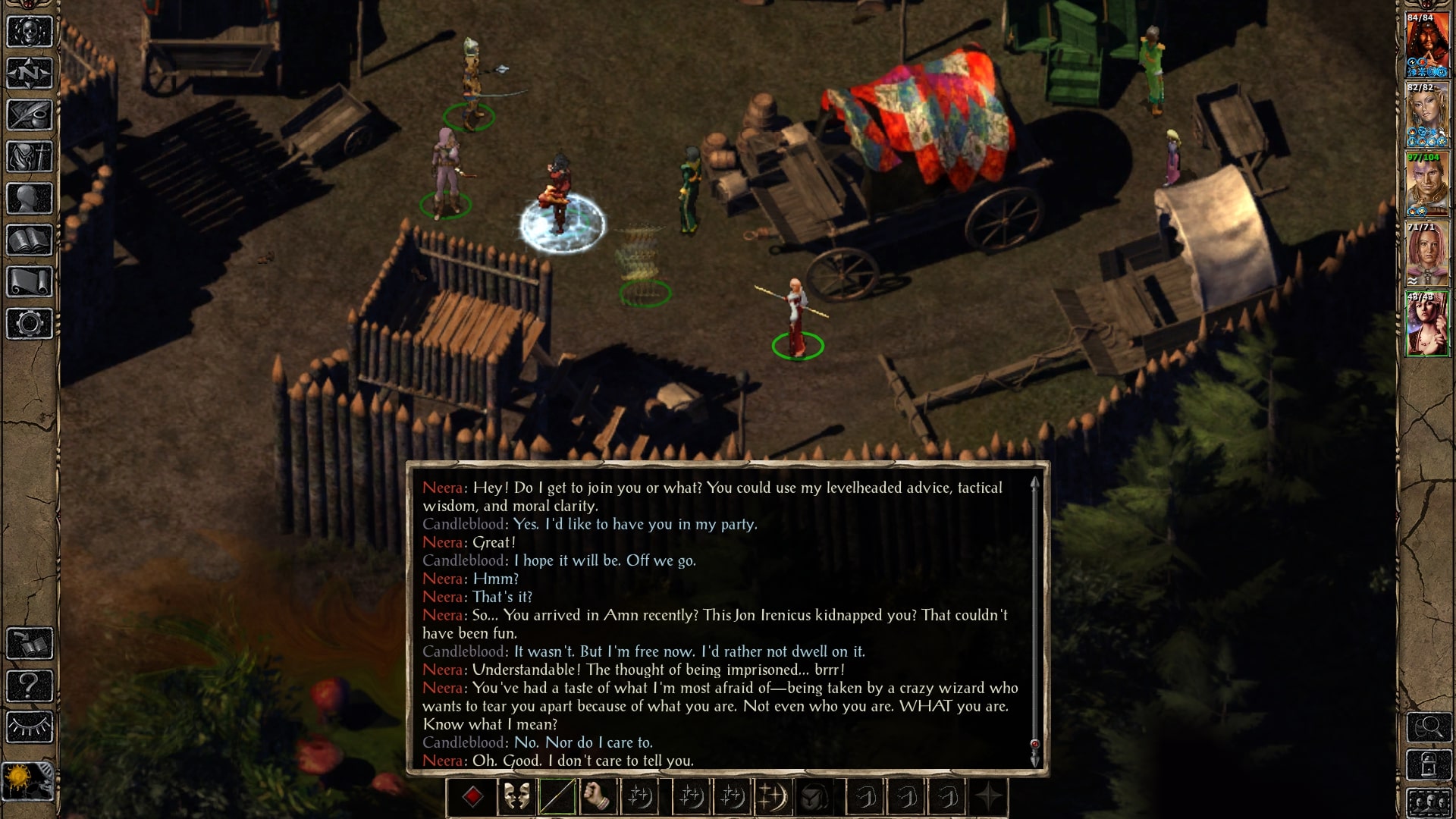
Task: Choose the fist weapon slot
Action: tap(598, 797)
